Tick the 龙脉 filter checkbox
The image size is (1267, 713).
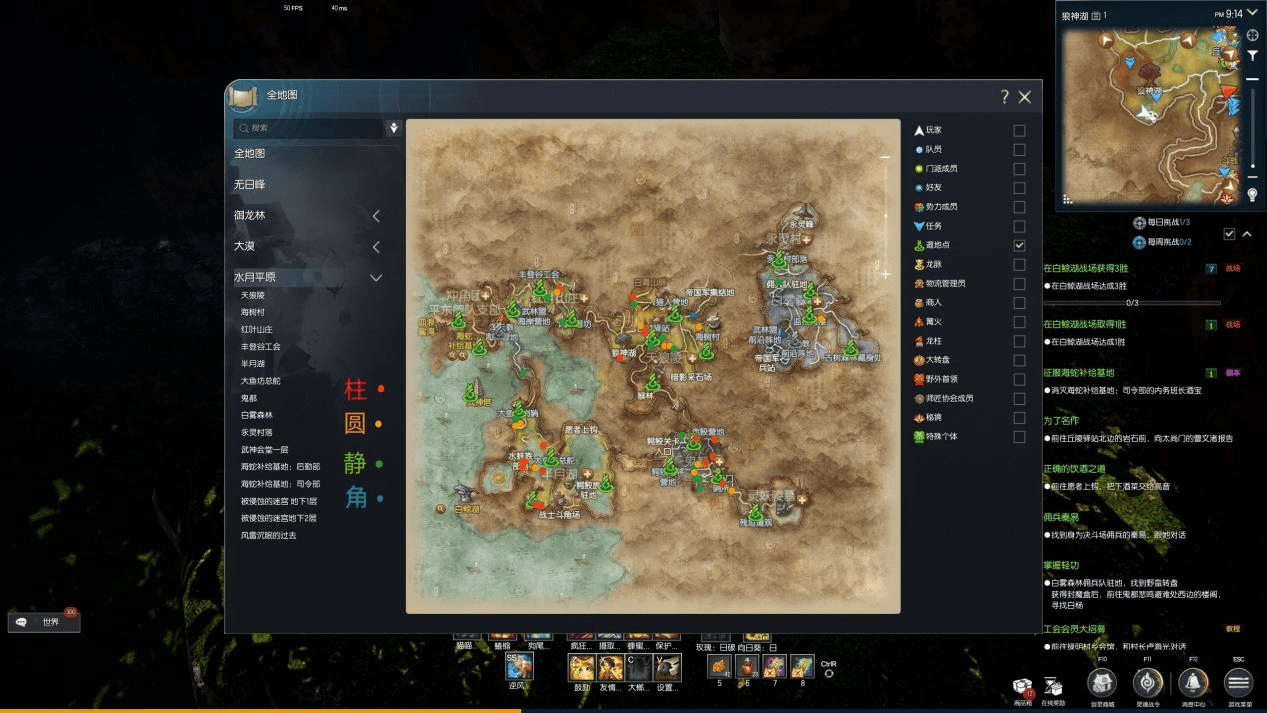coord(1019,265)
